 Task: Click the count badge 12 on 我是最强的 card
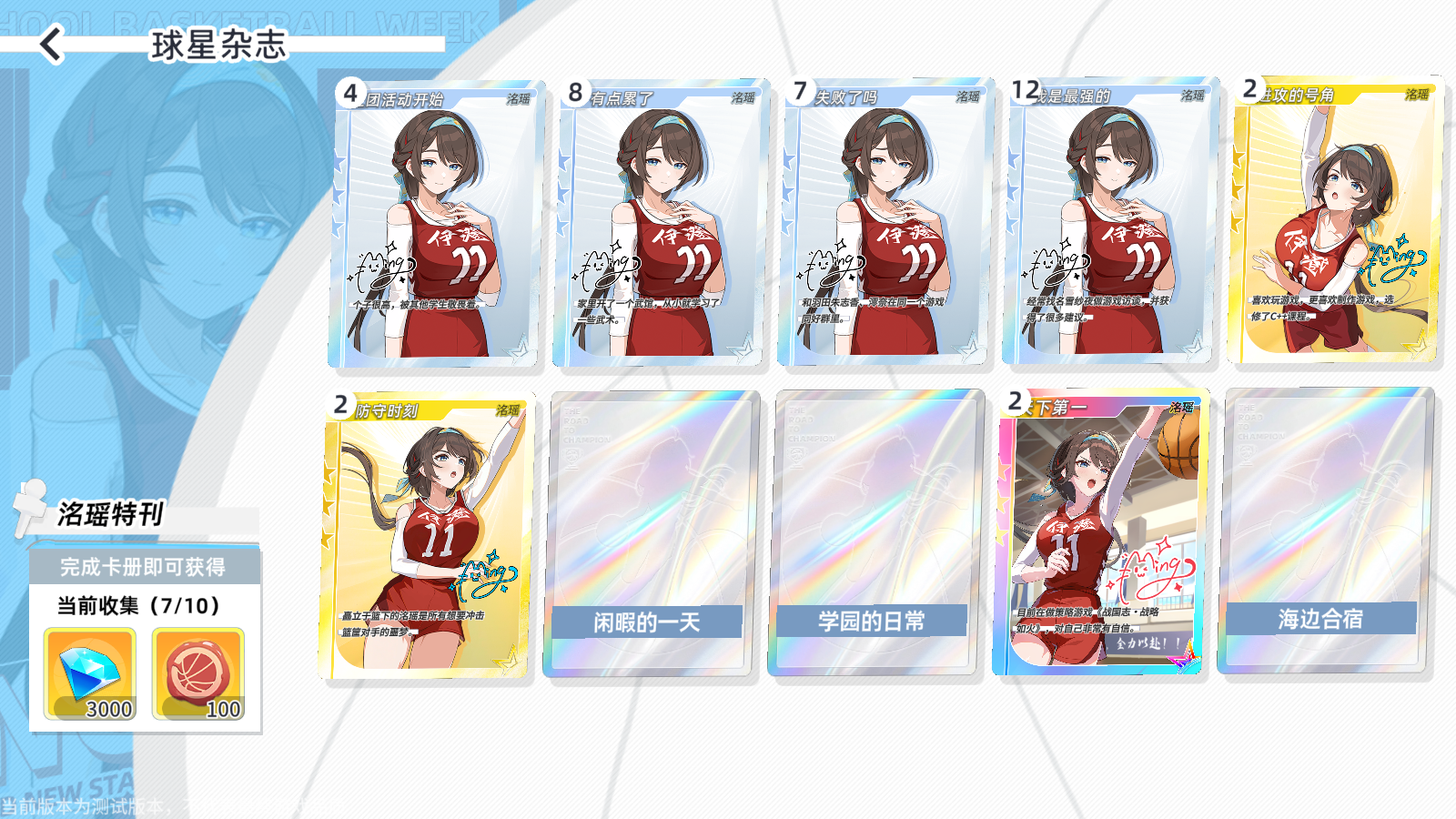(1027, 92)
